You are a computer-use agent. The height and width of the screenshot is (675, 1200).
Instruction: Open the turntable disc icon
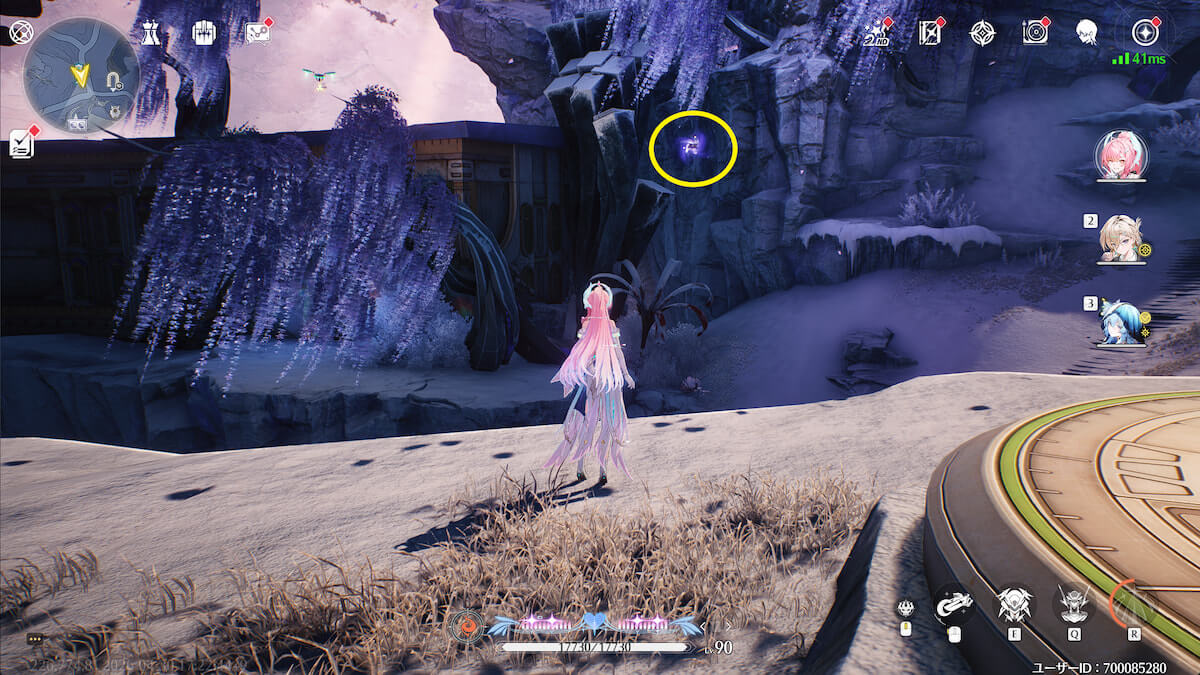coord(1035,33)
